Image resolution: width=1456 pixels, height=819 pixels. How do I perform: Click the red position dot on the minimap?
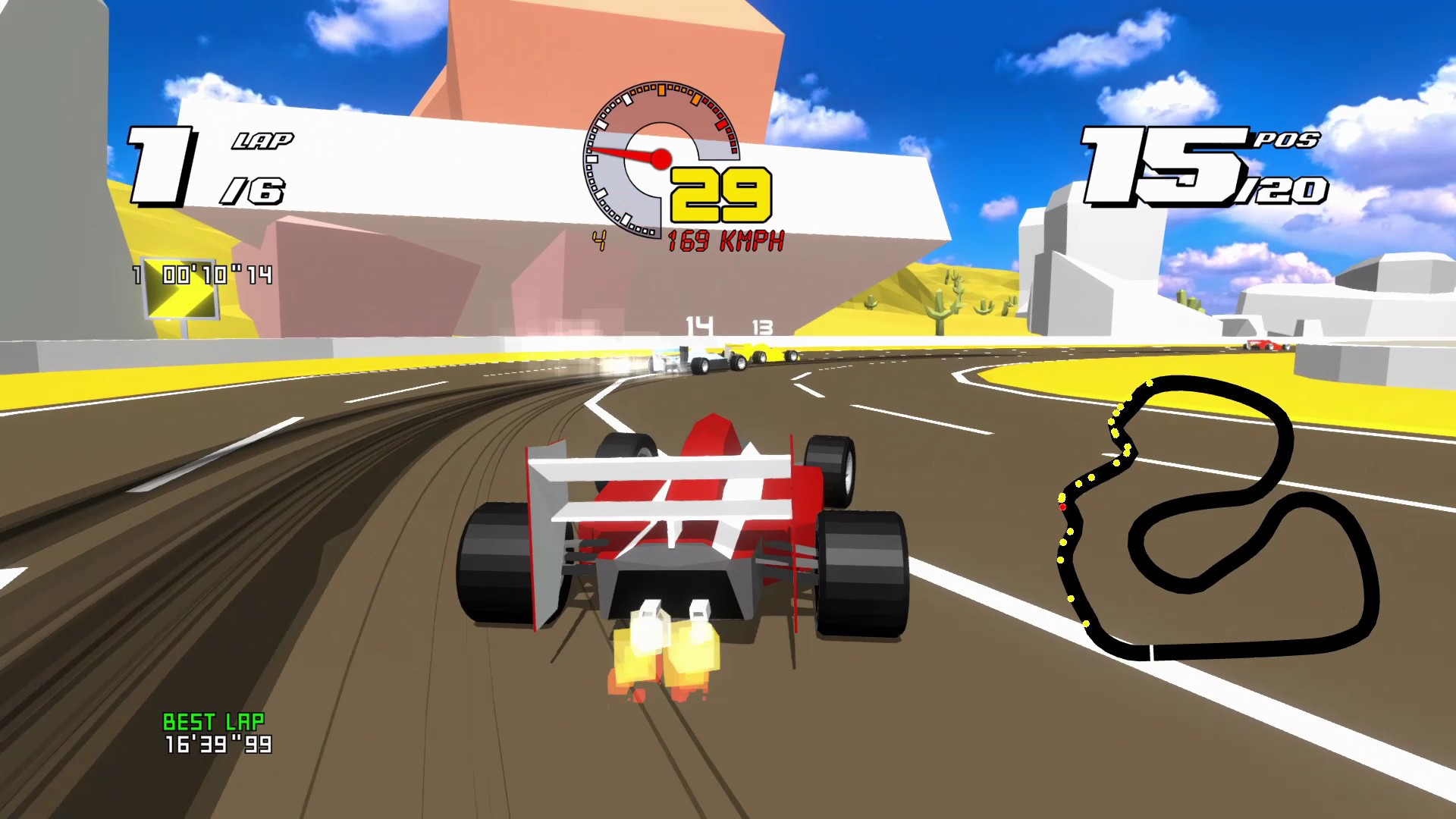click(1064, 506)
